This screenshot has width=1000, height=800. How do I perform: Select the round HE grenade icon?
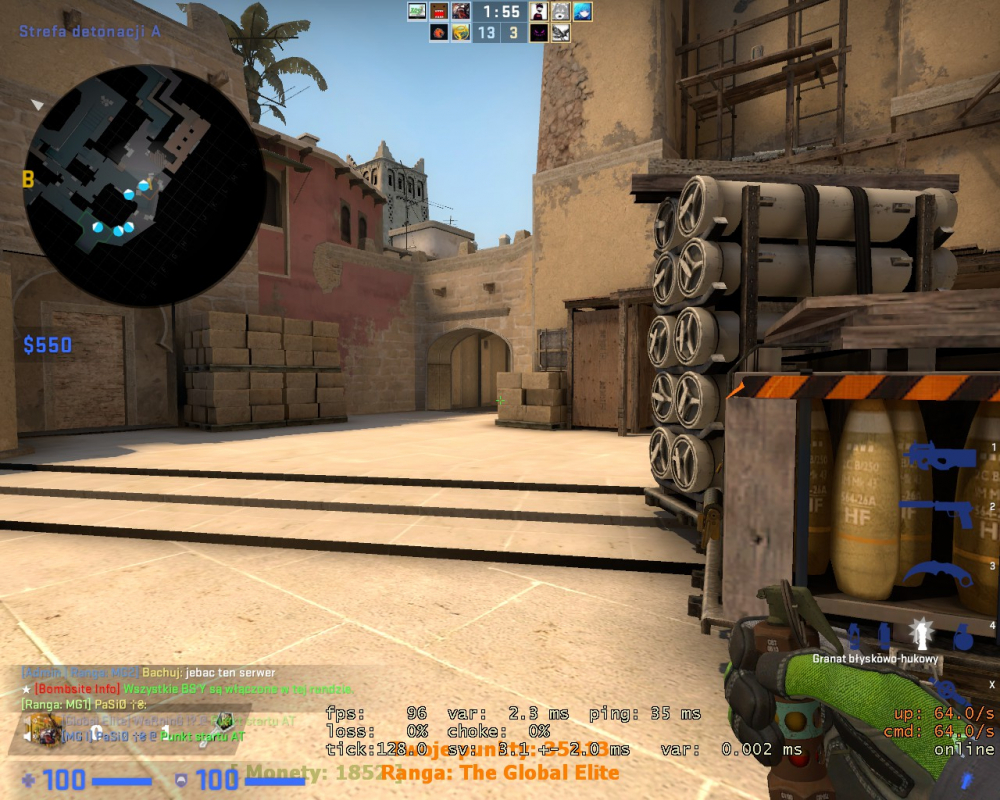tap(962, 636)
